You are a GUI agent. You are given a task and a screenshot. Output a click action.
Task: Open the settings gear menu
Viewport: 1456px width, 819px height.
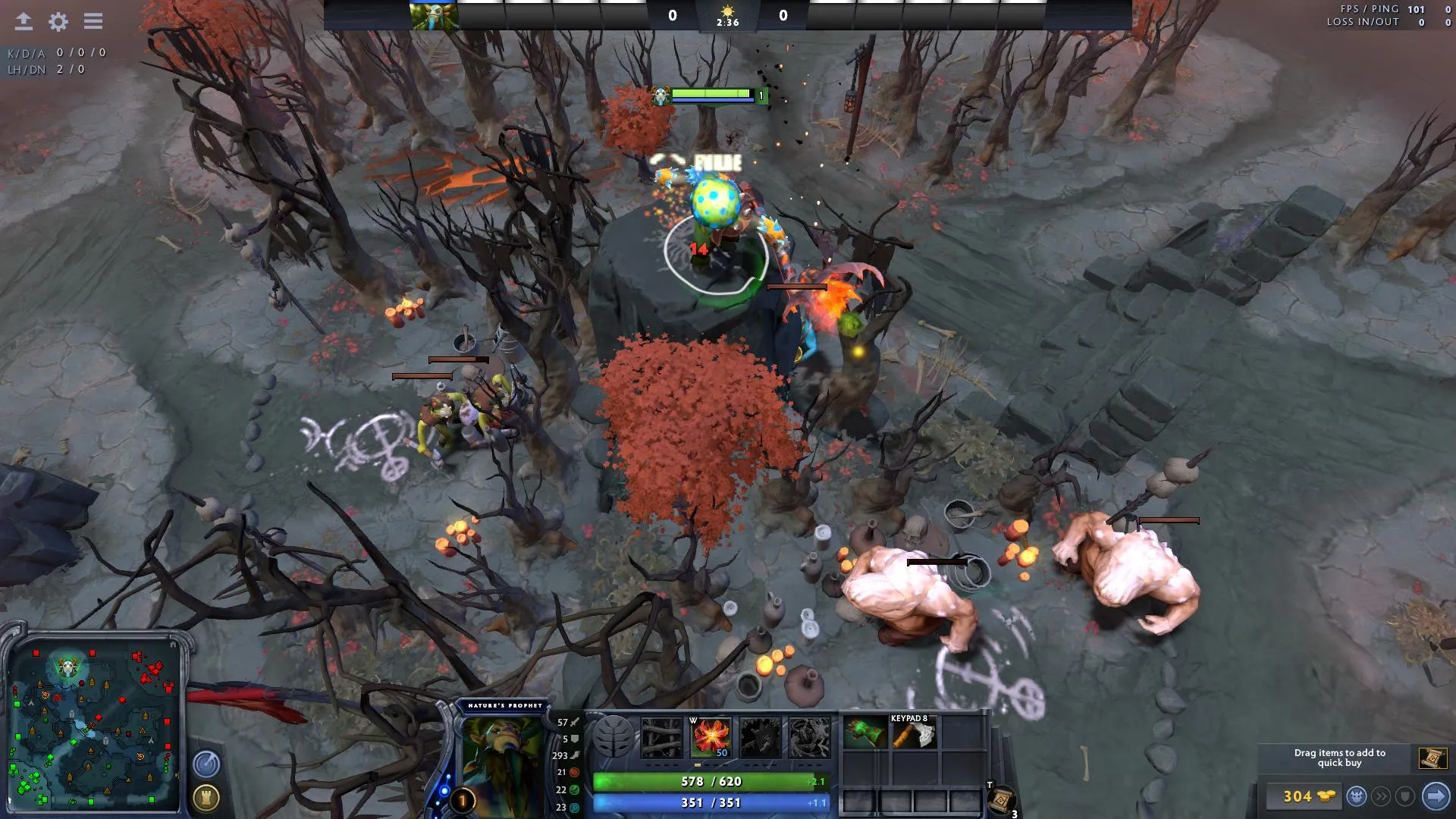pos(58,21)
